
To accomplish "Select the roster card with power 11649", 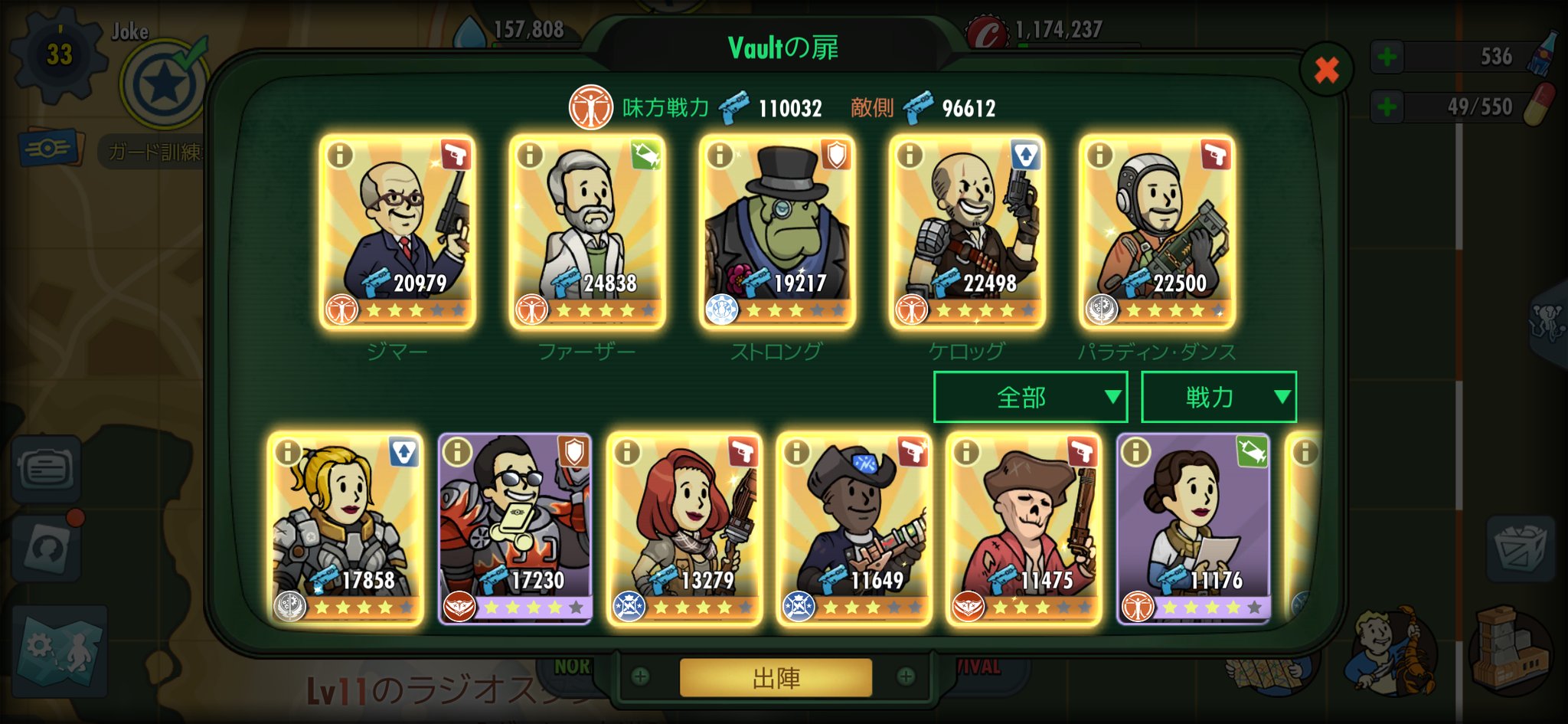I will [854, 529].
